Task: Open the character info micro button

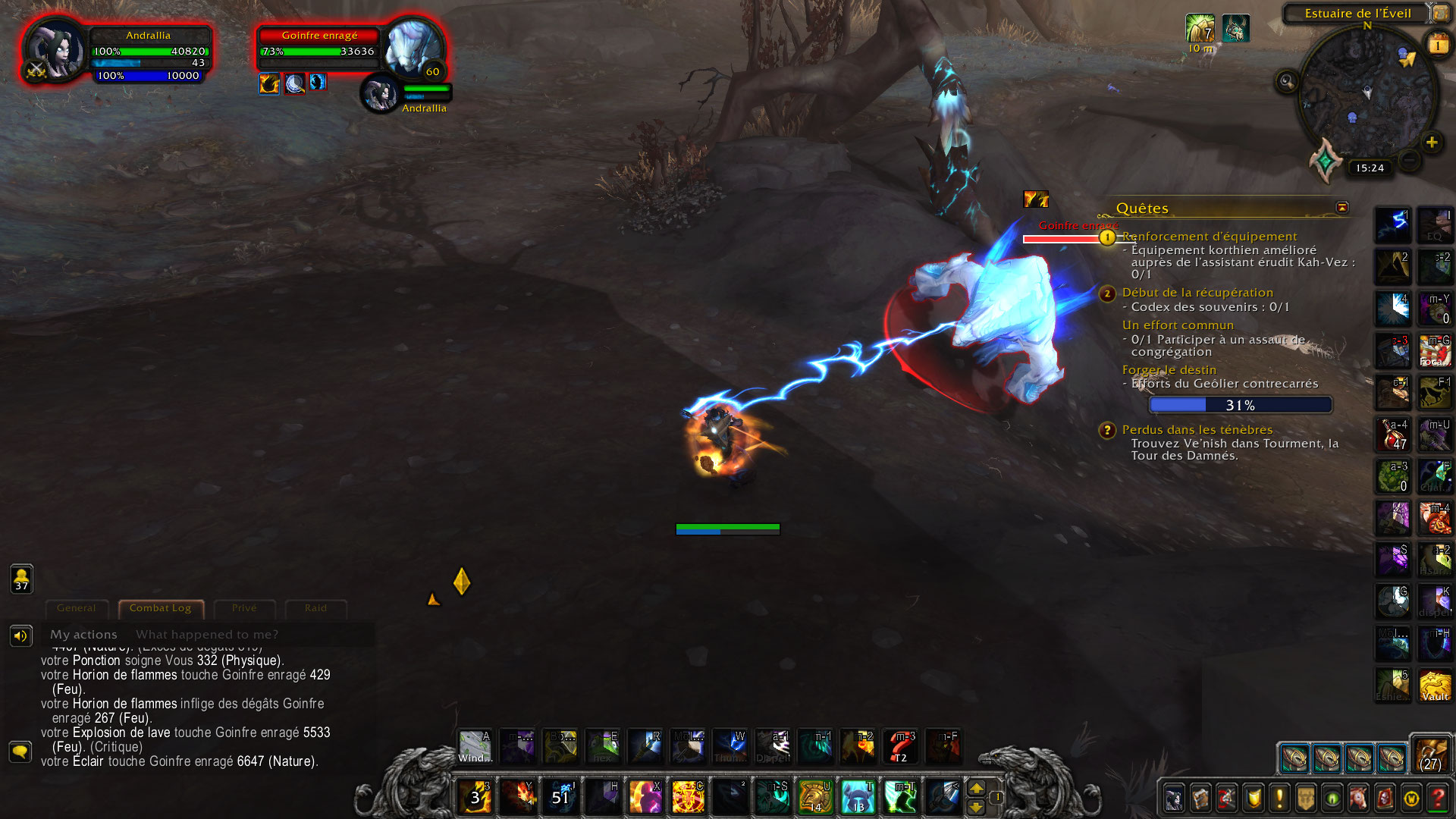Action: pyautogui.click(x=1174, y=799)
